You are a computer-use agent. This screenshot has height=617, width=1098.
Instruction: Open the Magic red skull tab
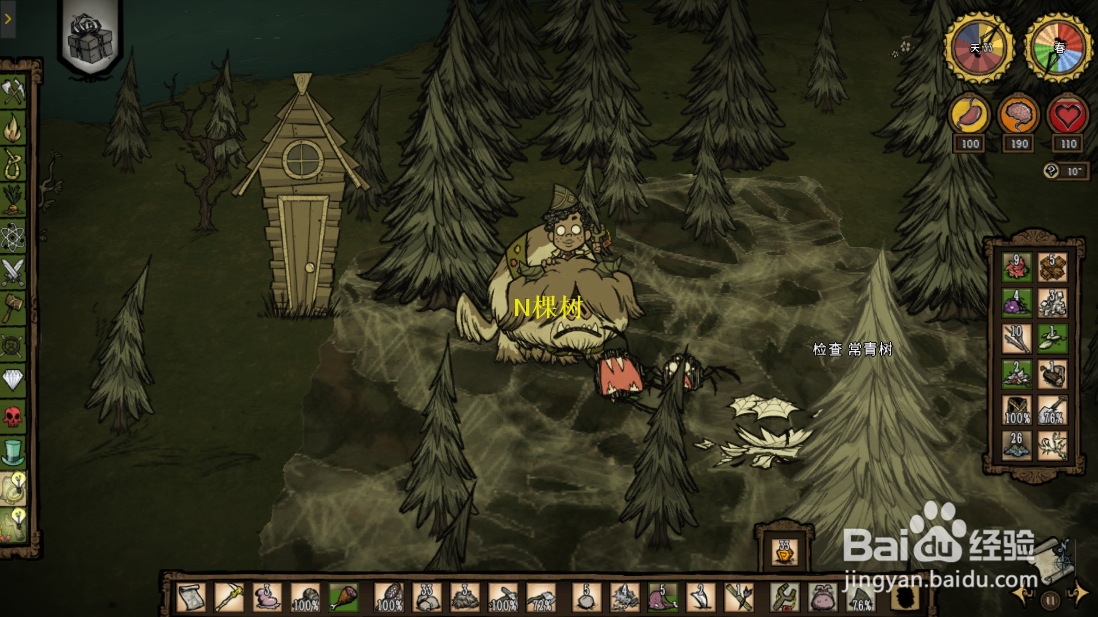tap(13, 416)
